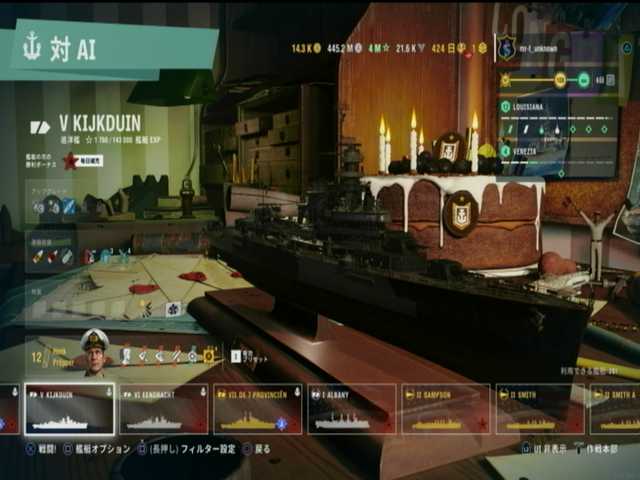Select the V Kijkduin ship card
The width and height of the screenshot is (640, 480).
click(68, 410)
